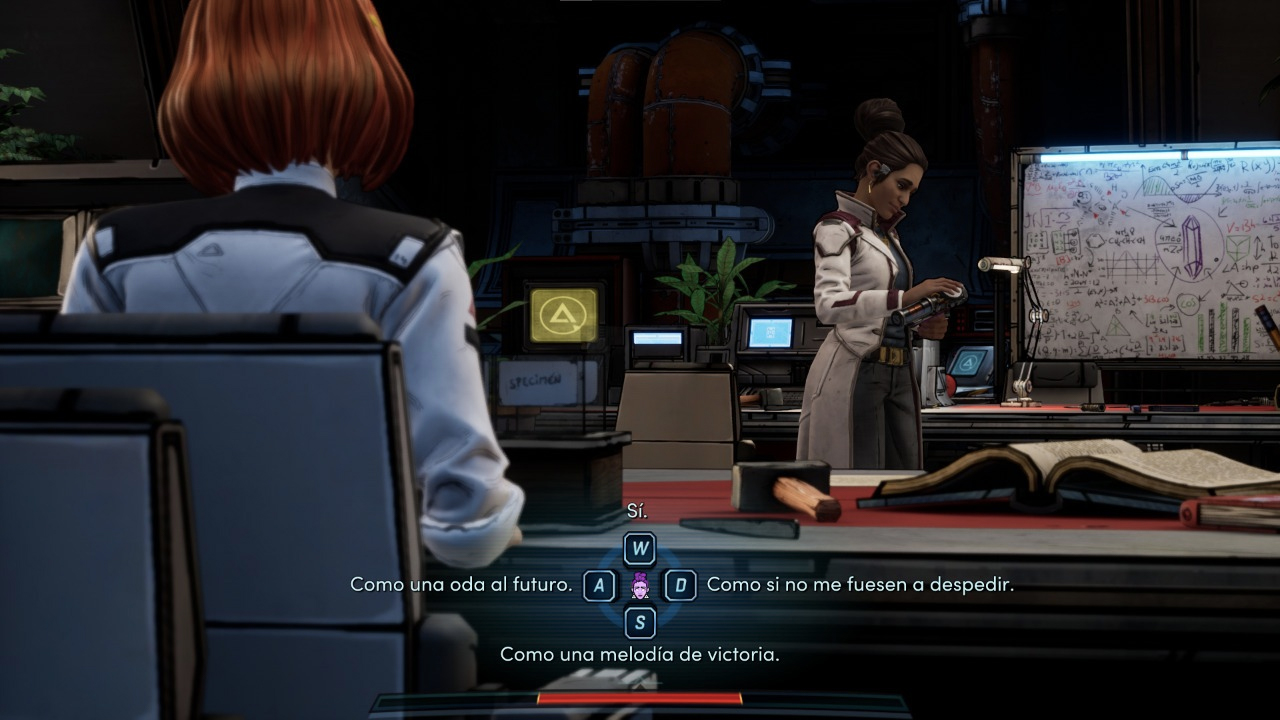The width and height of the screenshot is (1280, 720).
Task: Answer "Como si no me fuesen a despedir."
Action: click(859, 584)
